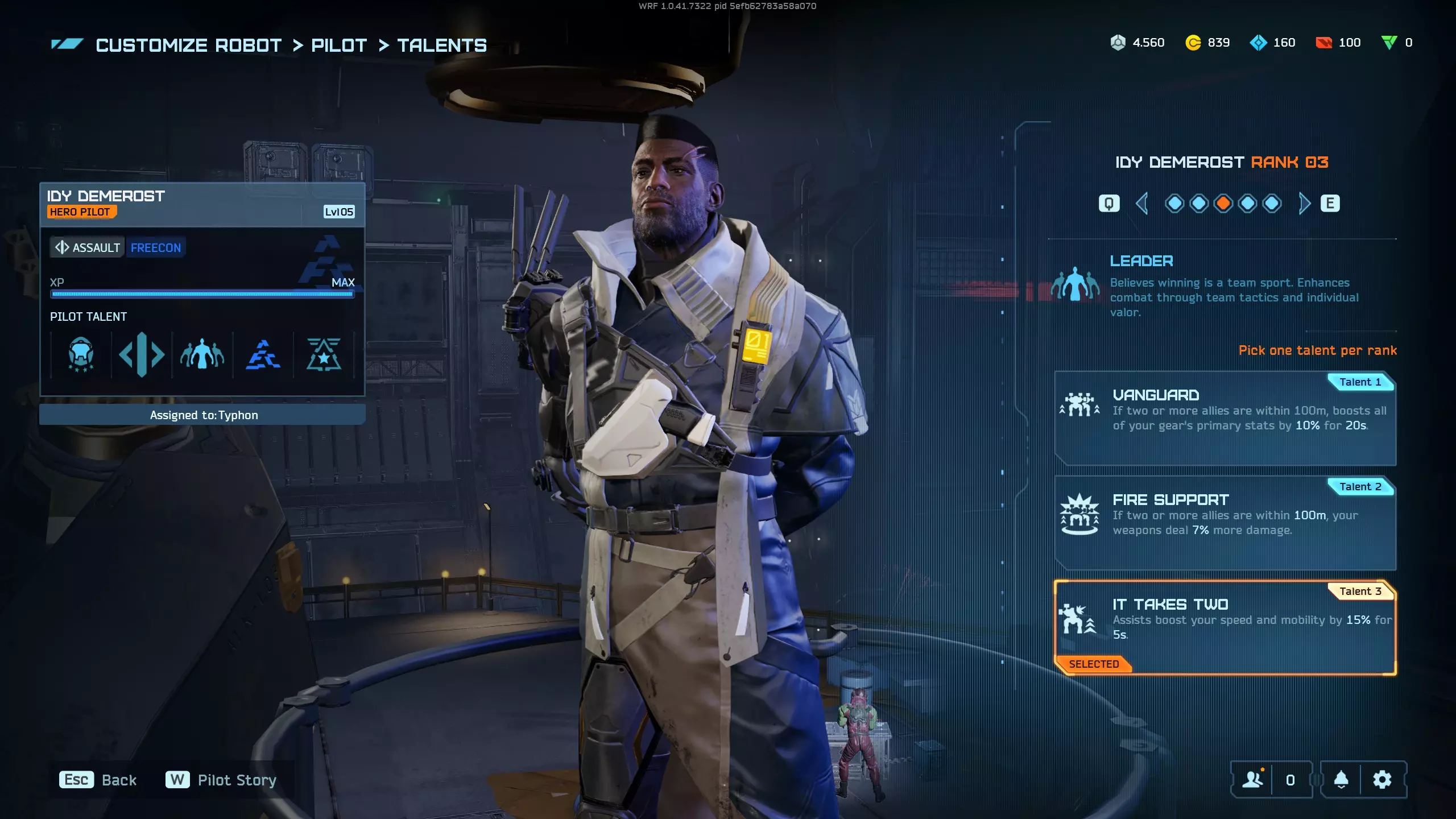Viewport: 1456px width, 819px height.
Task: Select the Vanguard talent card
Action: tap(1225, 418)
